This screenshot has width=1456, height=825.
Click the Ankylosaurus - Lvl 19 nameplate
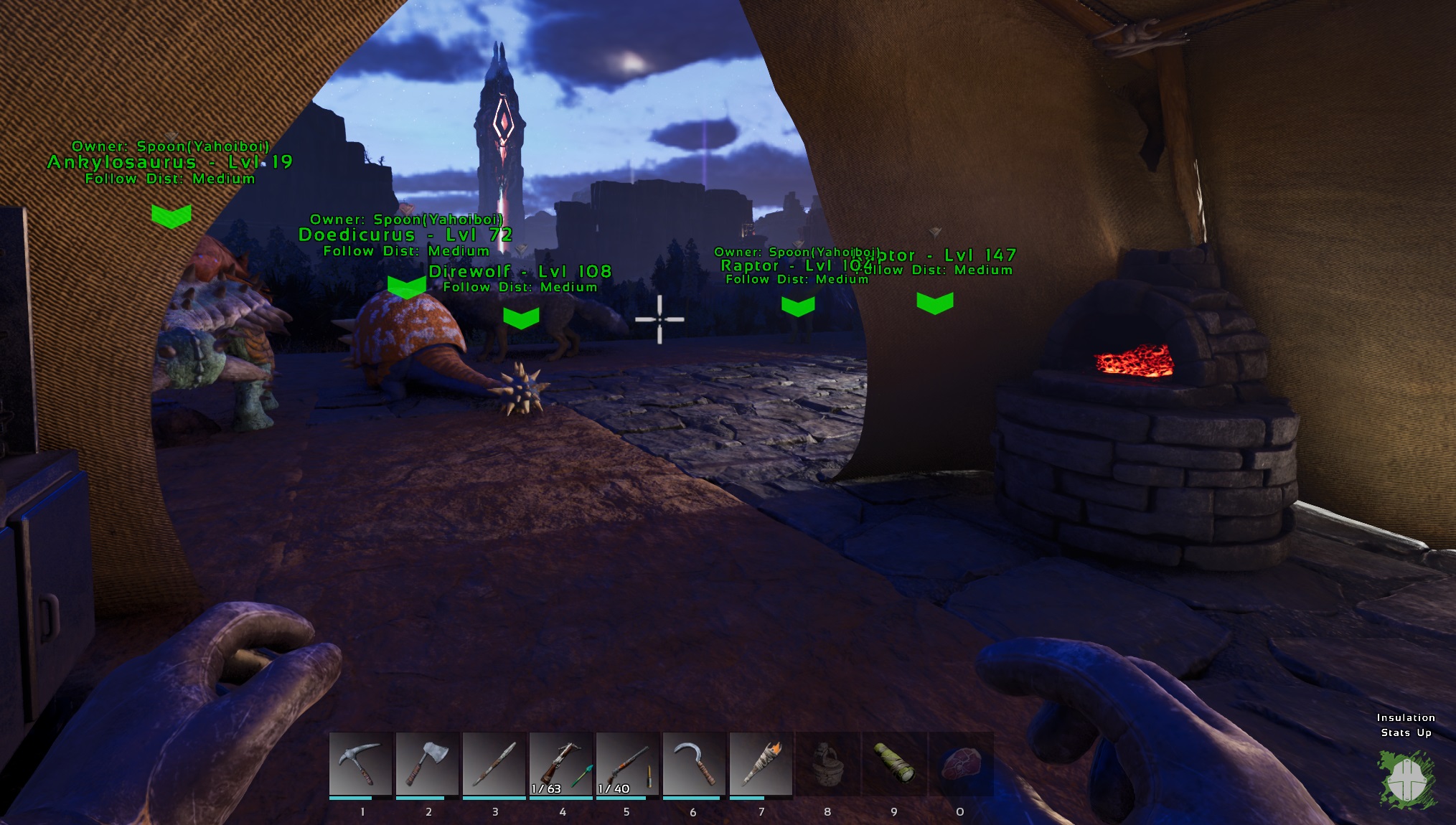click(x=168, y=164)
